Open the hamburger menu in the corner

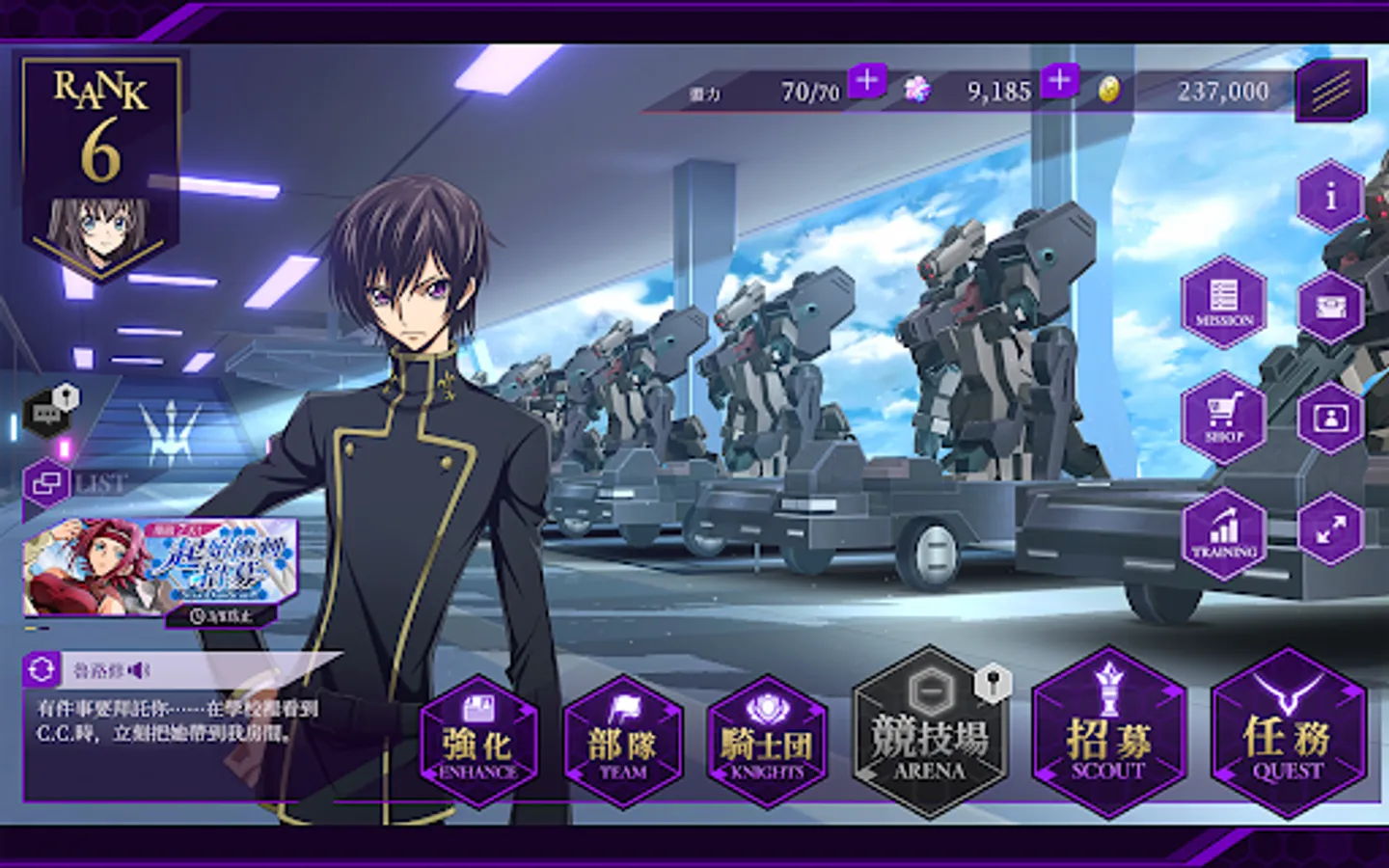click(1331, 91)
